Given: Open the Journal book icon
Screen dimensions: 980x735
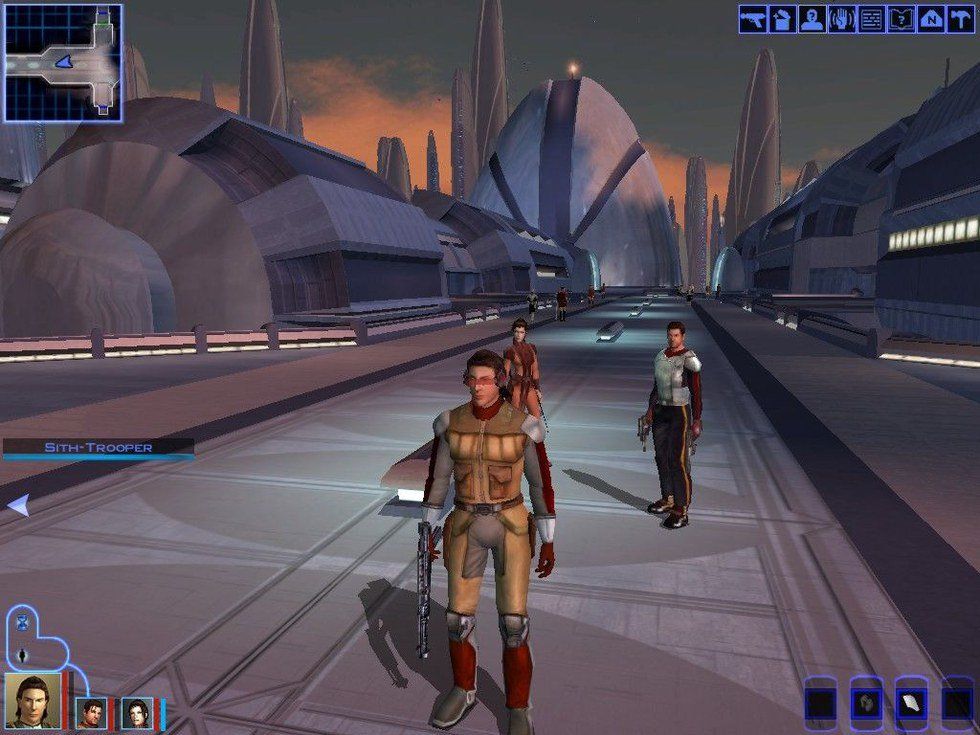Looking at the screenshot, I should (x=901, y=19).
